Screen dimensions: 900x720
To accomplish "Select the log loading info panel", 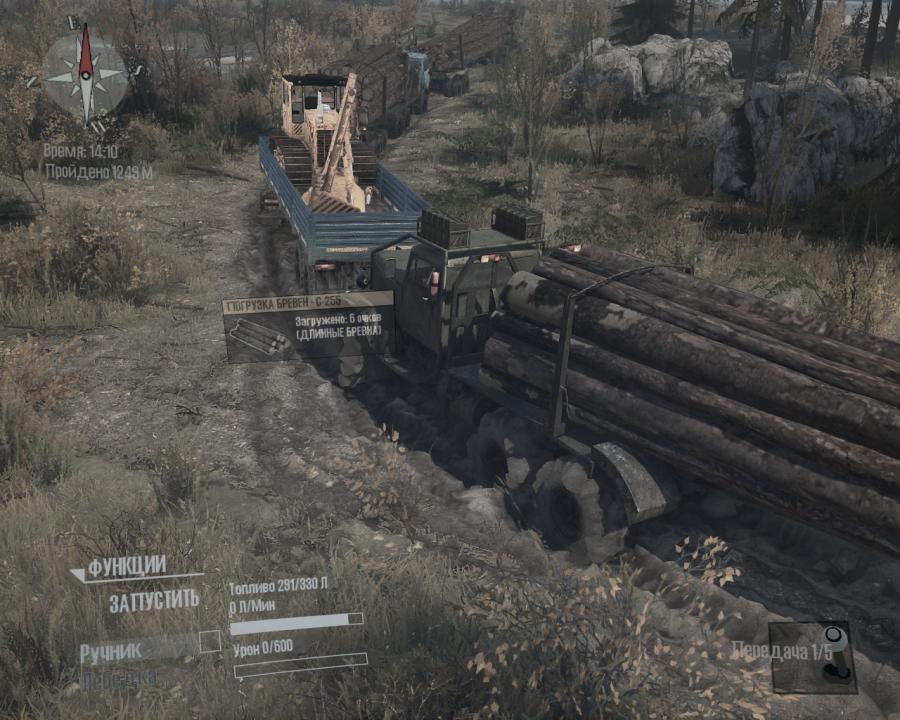I will 308,327.
